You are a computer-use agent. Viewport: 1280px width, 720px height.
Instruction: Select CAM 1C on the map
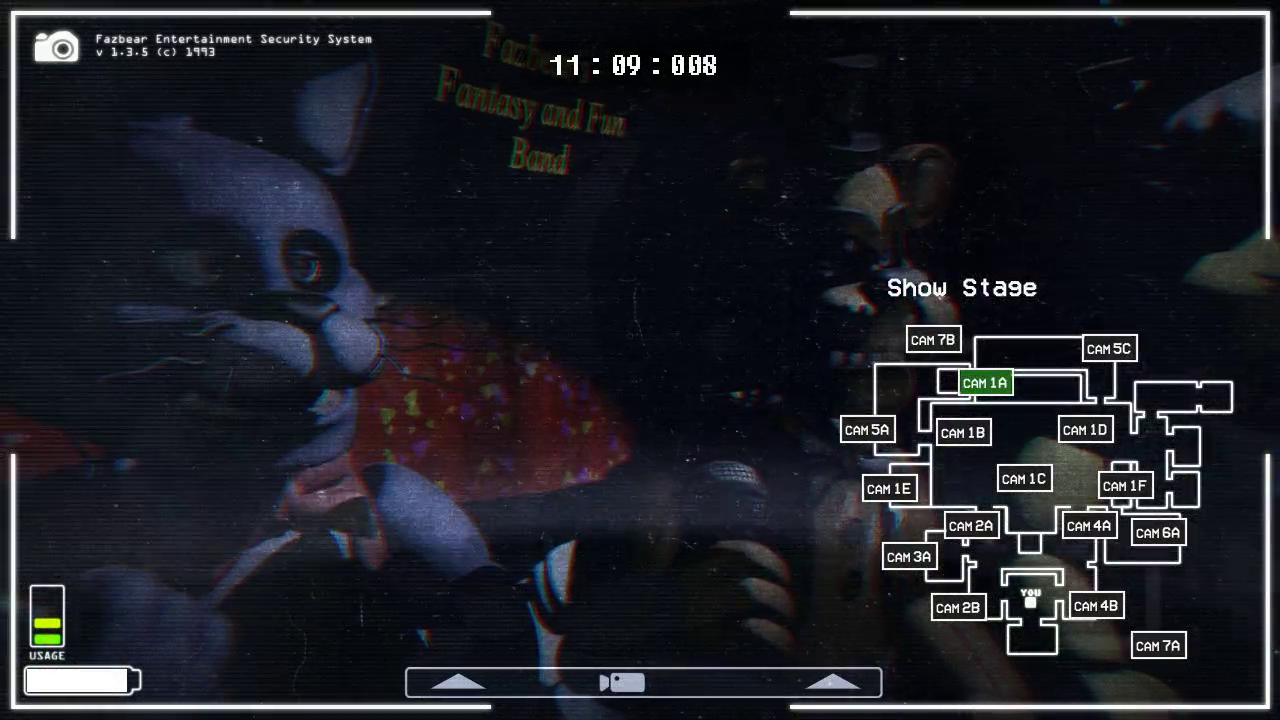[1023, 478]
